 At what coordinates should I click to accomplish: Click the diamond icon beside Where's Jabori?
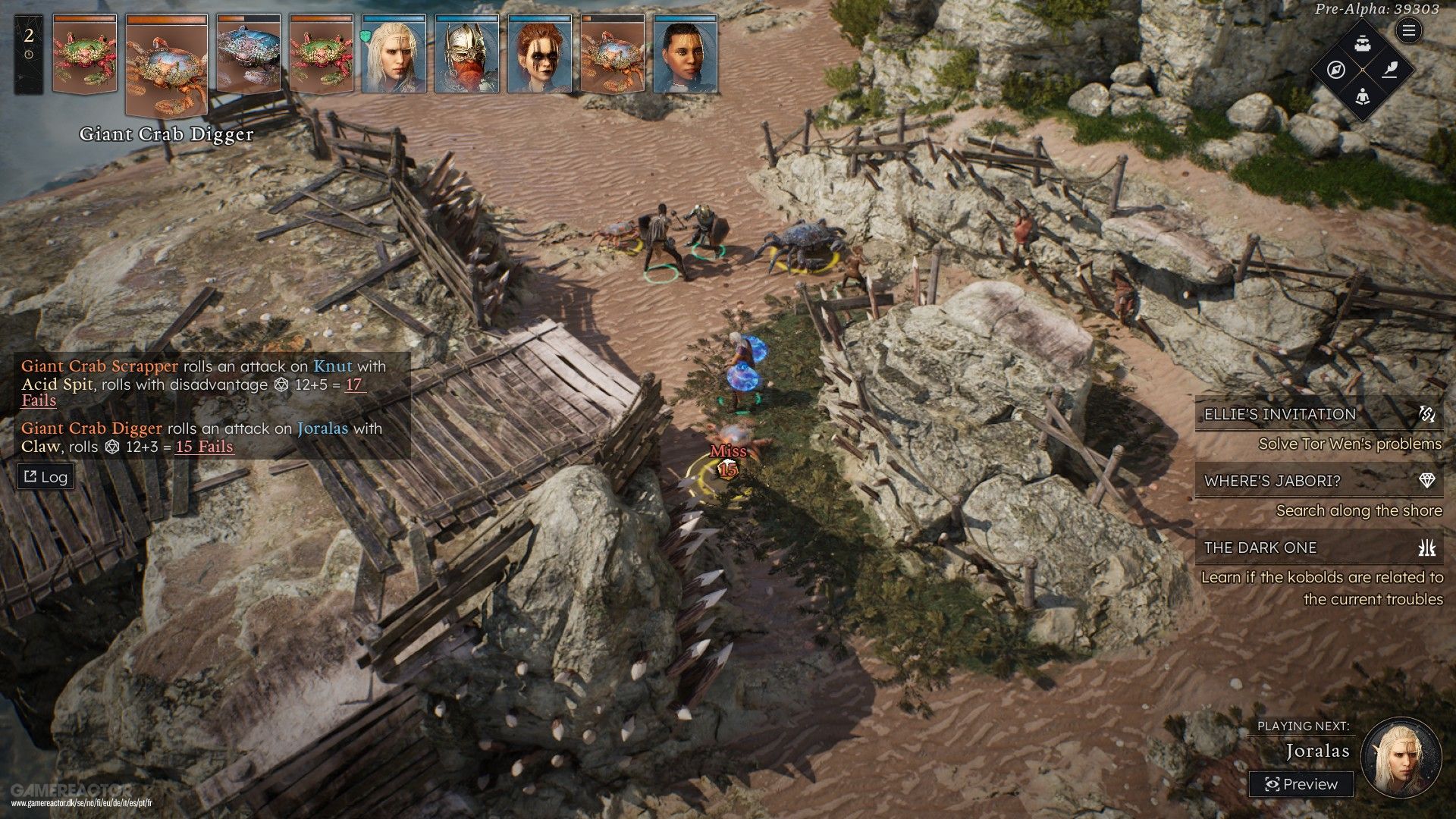1426,481
